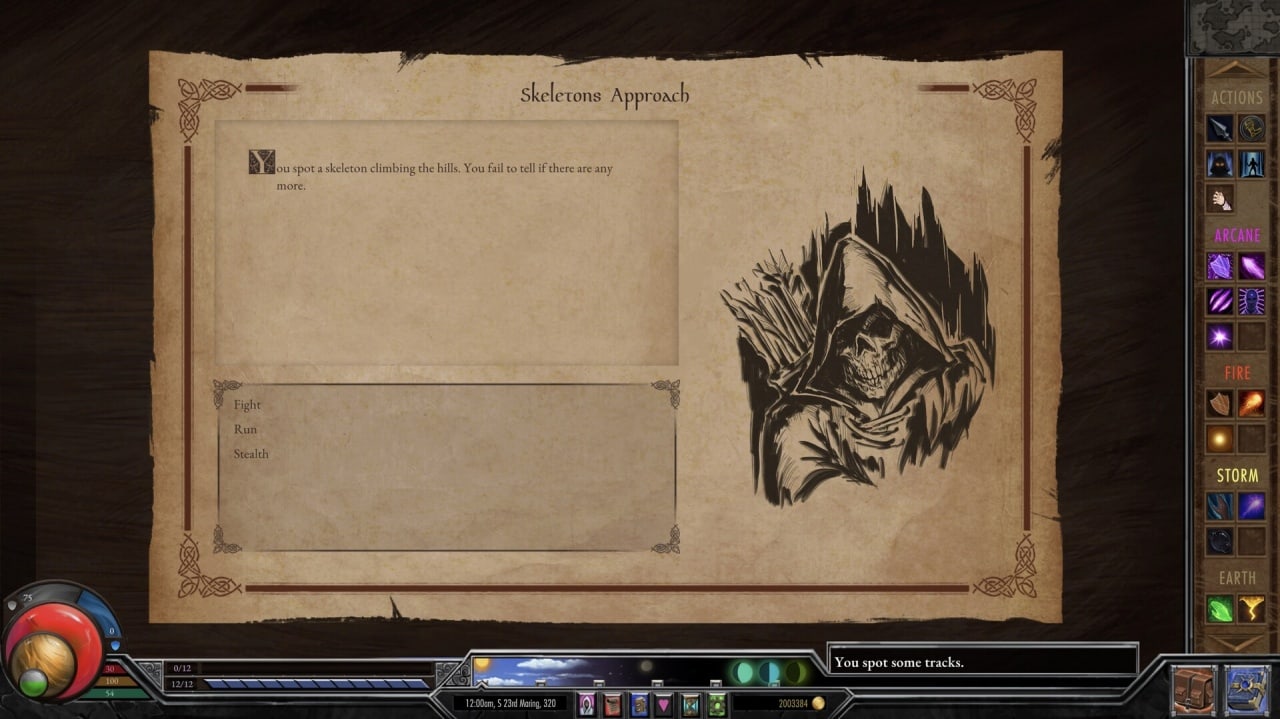Select the Stealth option
The height and width of the screenshot is (719, 1280).
pyautogui.click(x=251, y=454)
